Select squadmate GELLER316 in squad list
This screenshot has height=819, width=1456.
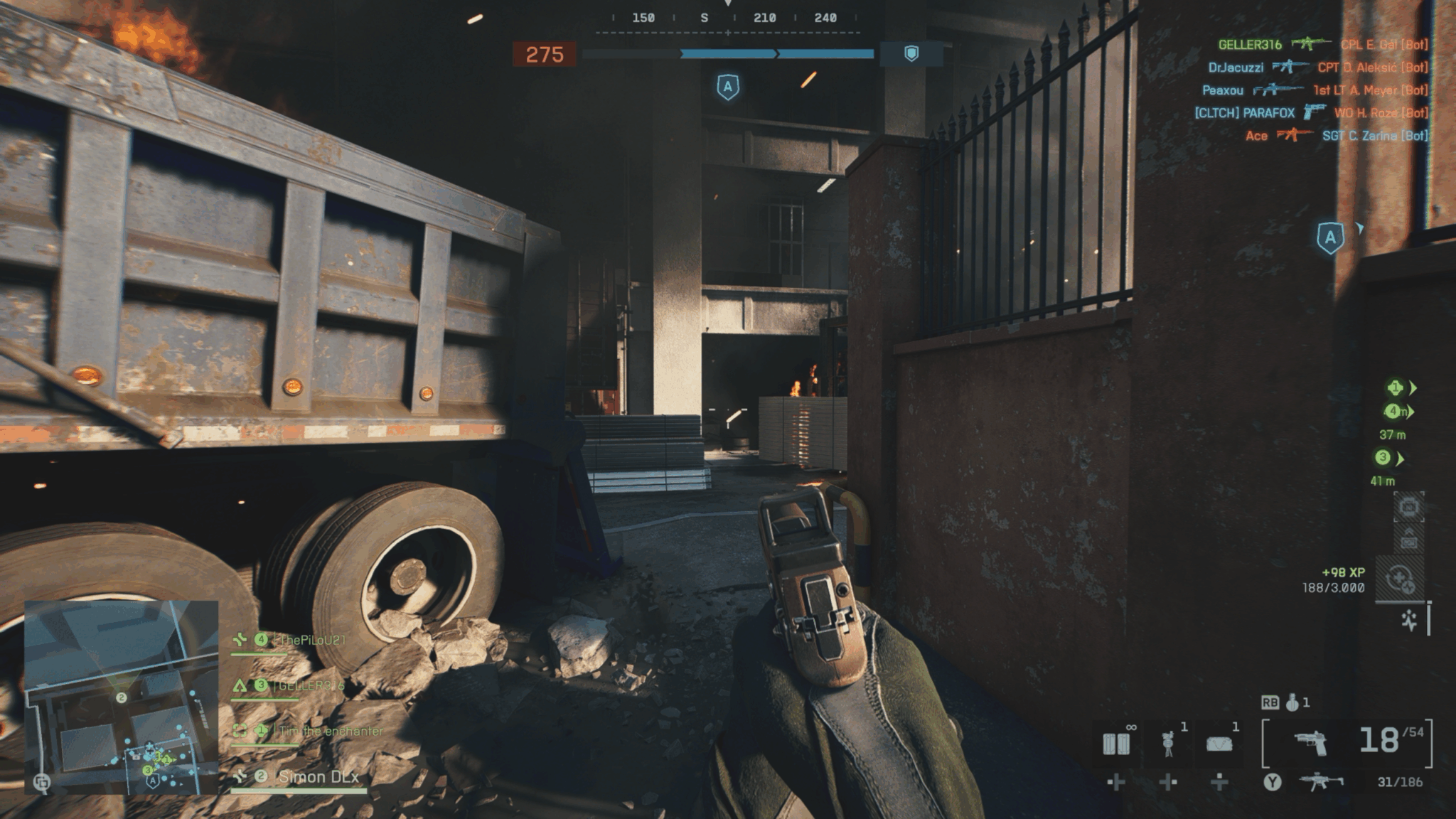click(x=311, y=685)
